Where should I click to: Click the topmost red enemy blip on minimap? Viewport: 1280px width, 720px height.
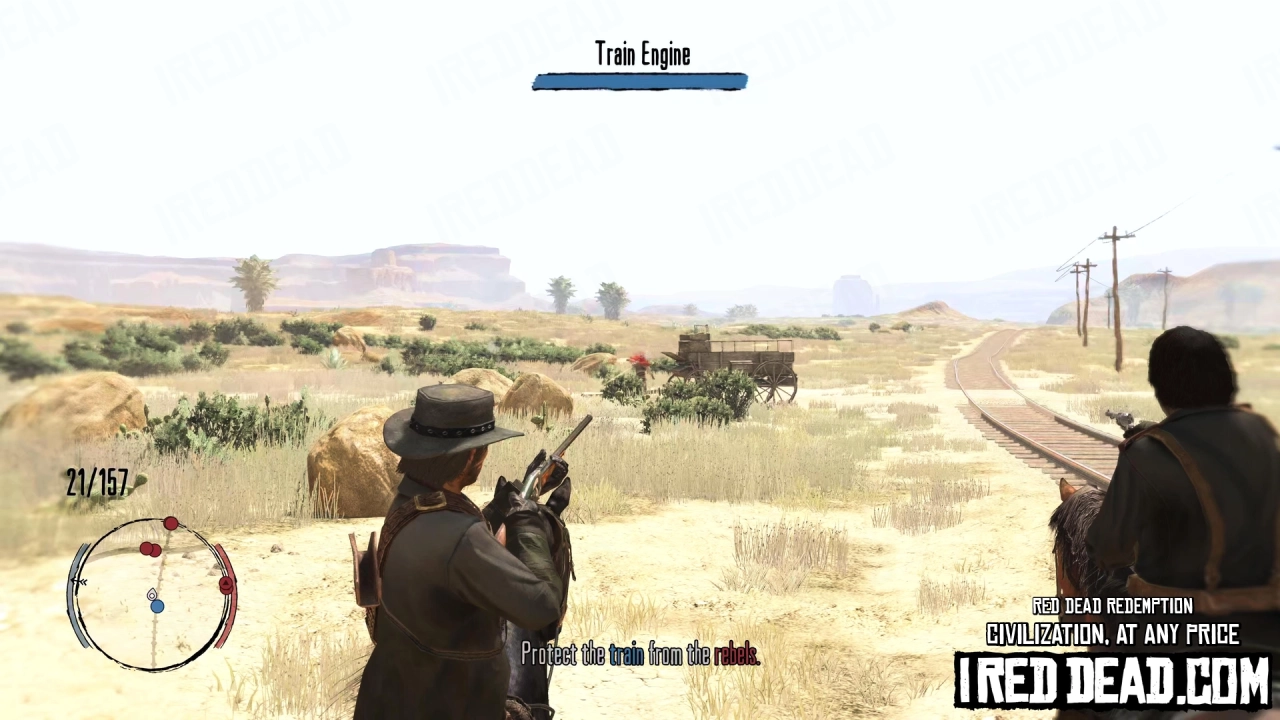(x=170, y=523)
